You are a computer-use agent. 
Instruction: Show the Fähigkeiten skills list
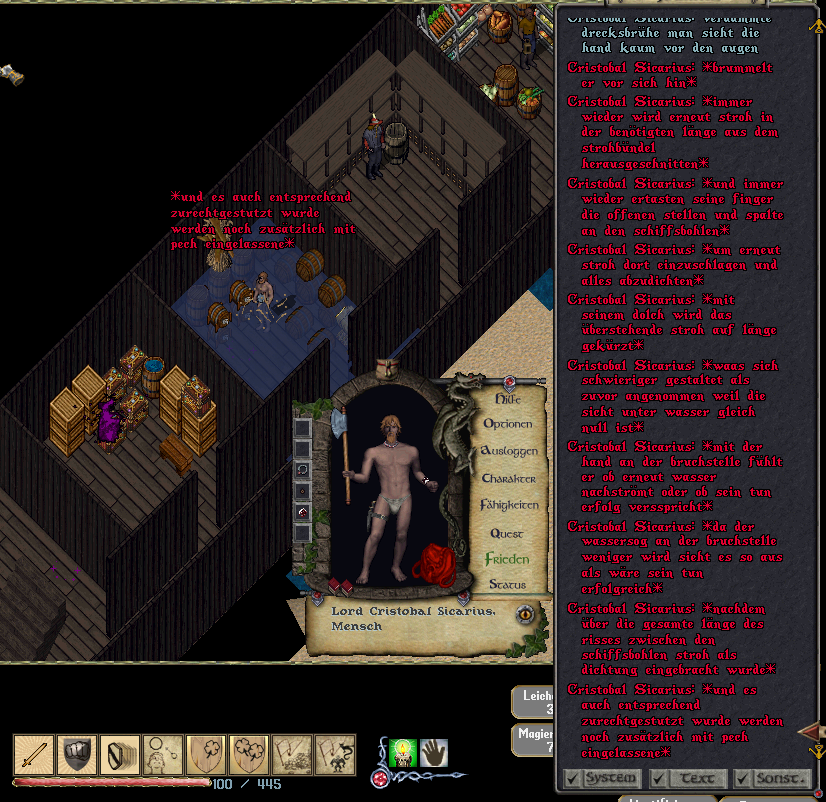509,505
